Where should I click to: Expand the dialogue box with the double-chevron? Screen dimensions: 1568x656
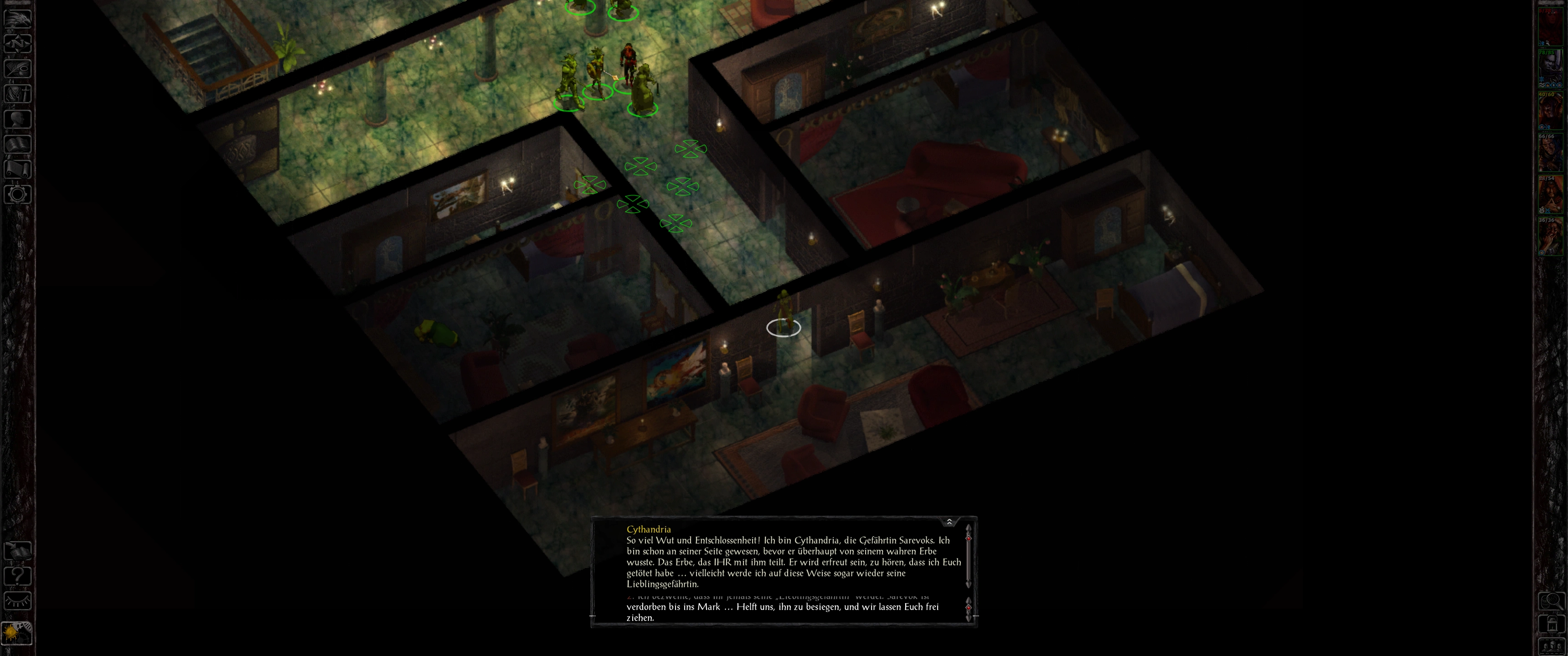[949, 522]
